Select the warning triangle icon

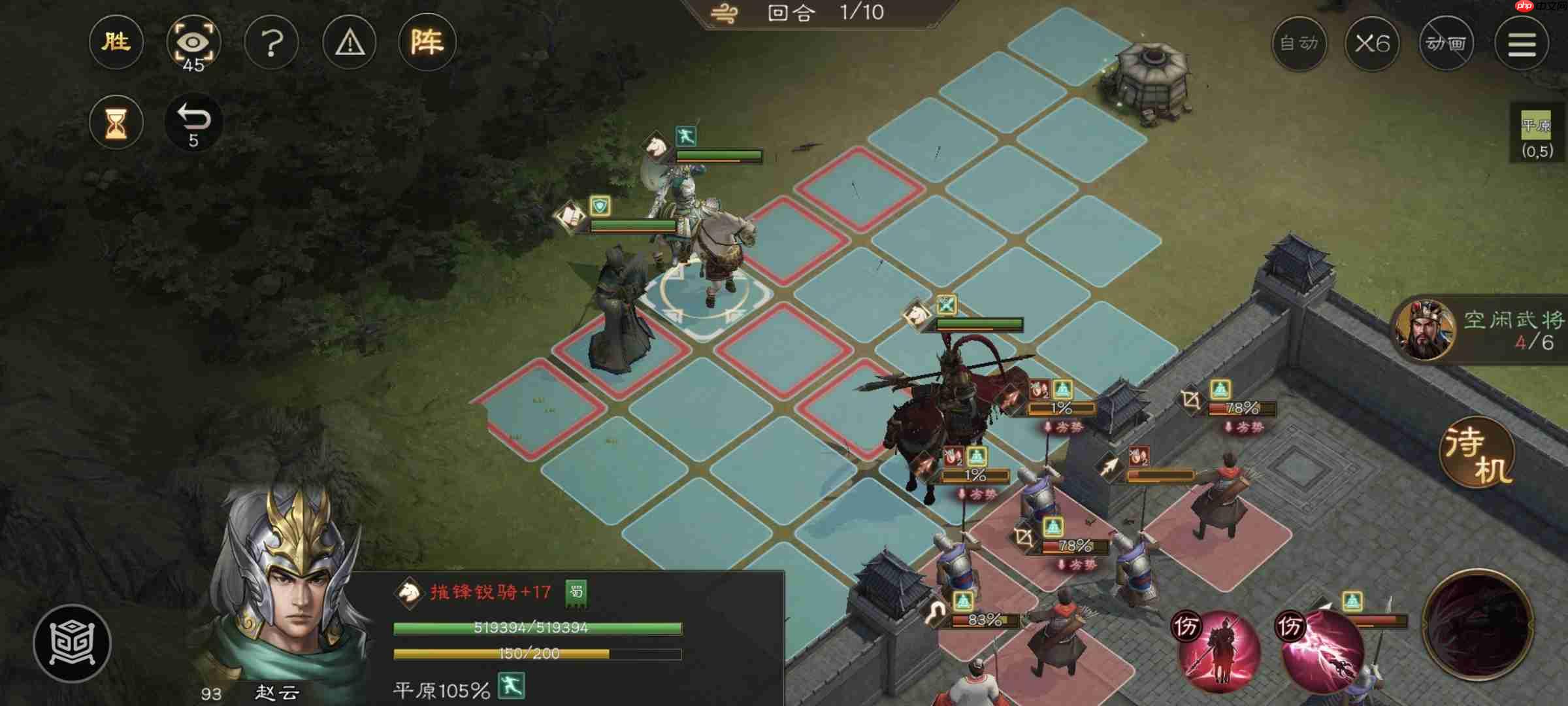(349, 42)
